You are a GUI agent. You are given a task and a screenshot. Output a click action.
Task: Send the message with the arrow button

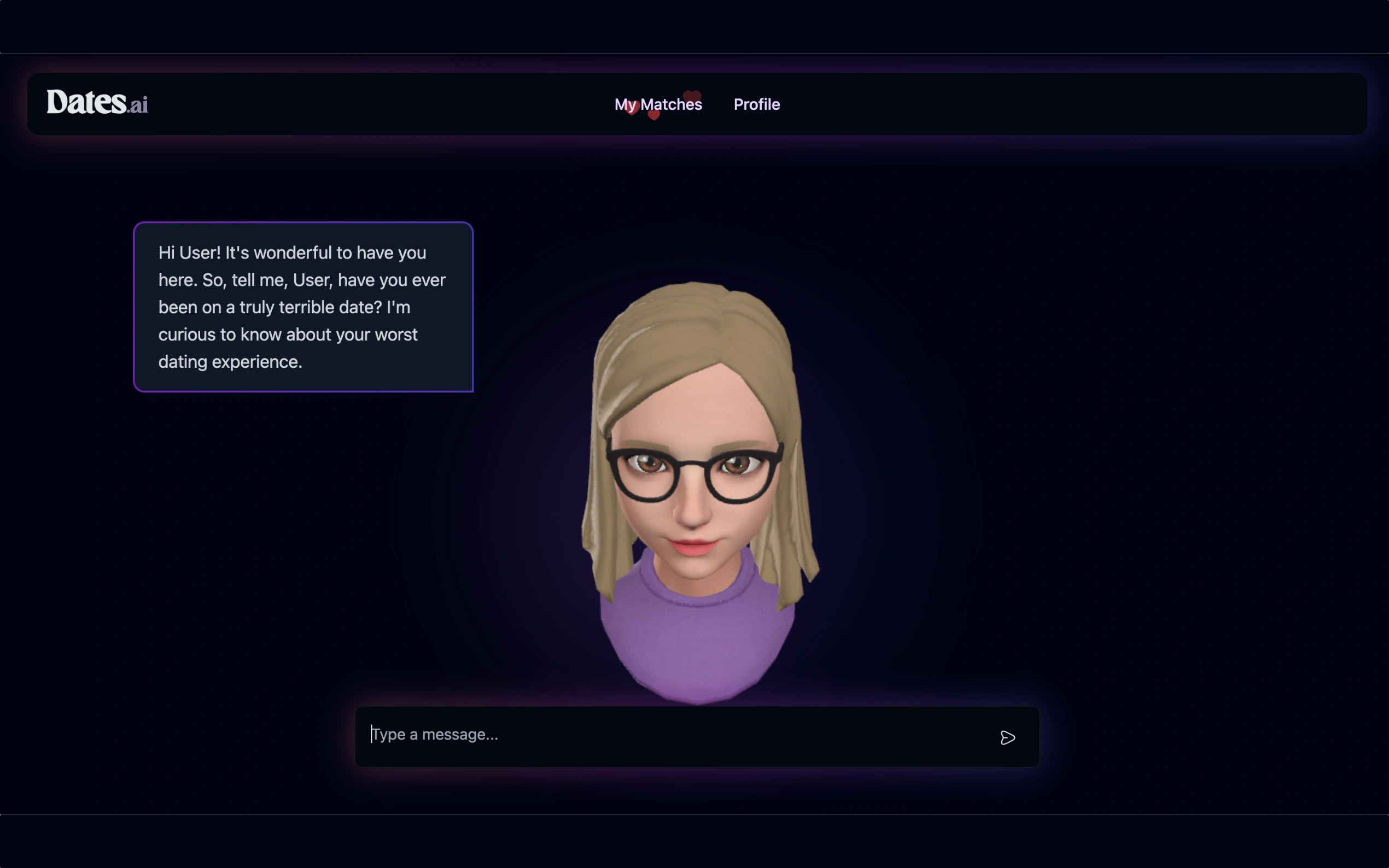[x=1007, y=738]
